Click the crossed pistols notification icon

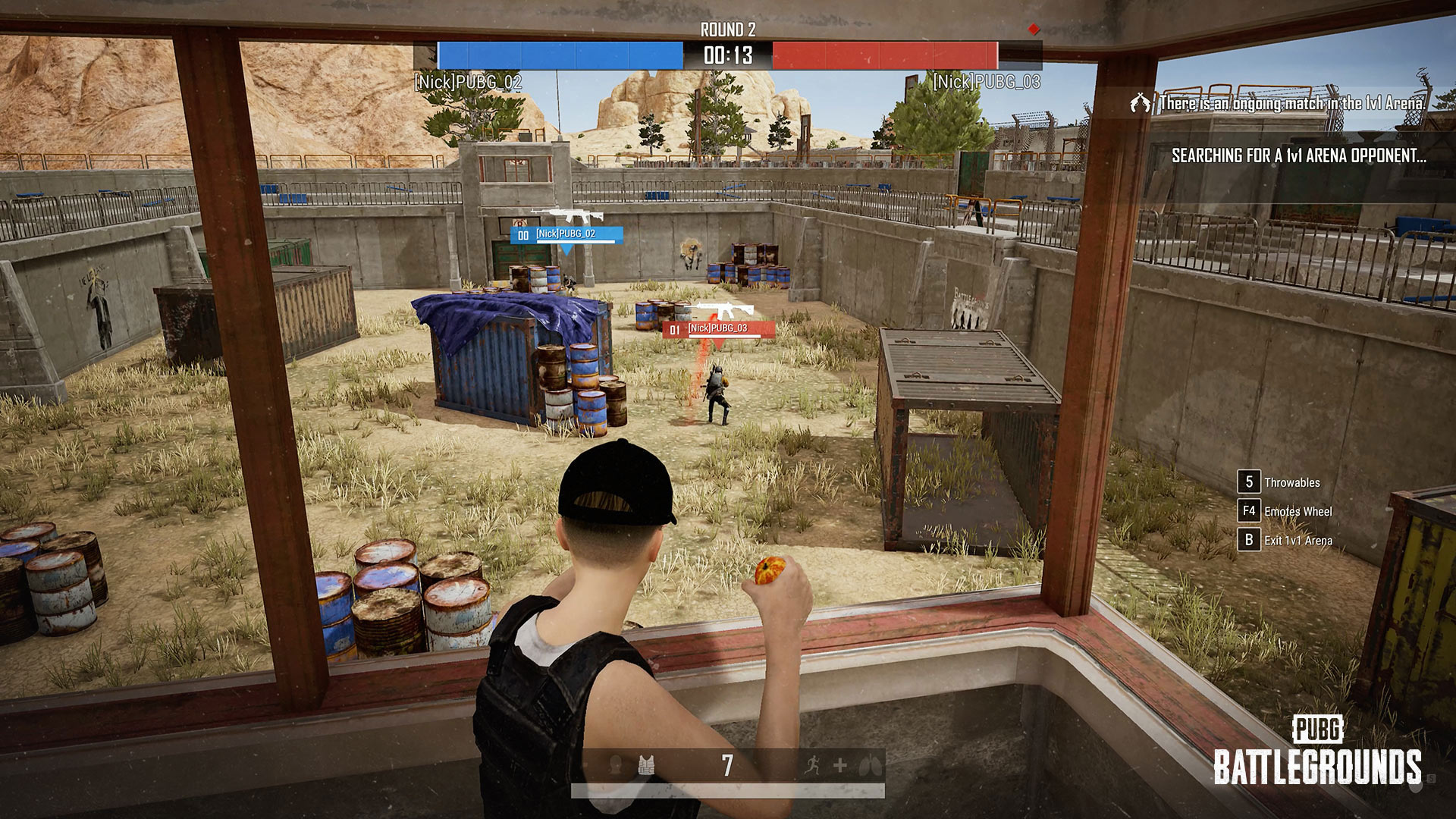1141,102
